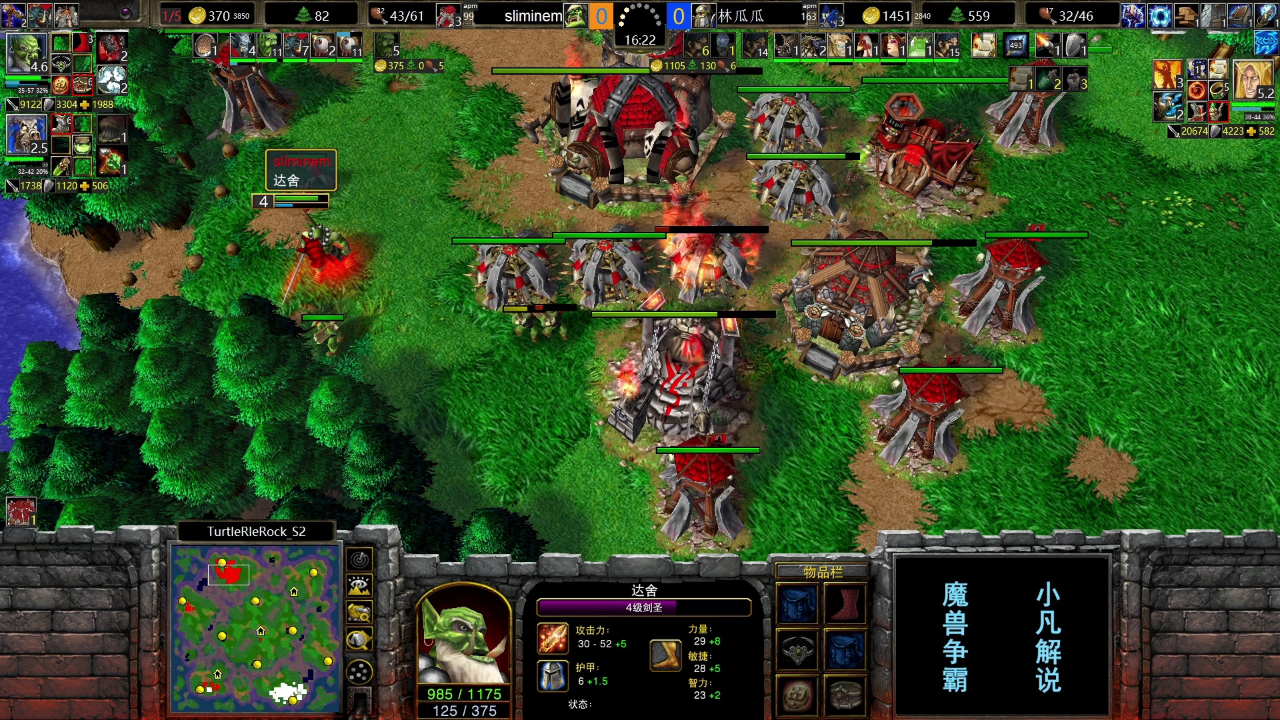The height and width of the screenshot is (720, 1280).
Task: Click the 林瓜瓜 player name
Action: point(741,16)
